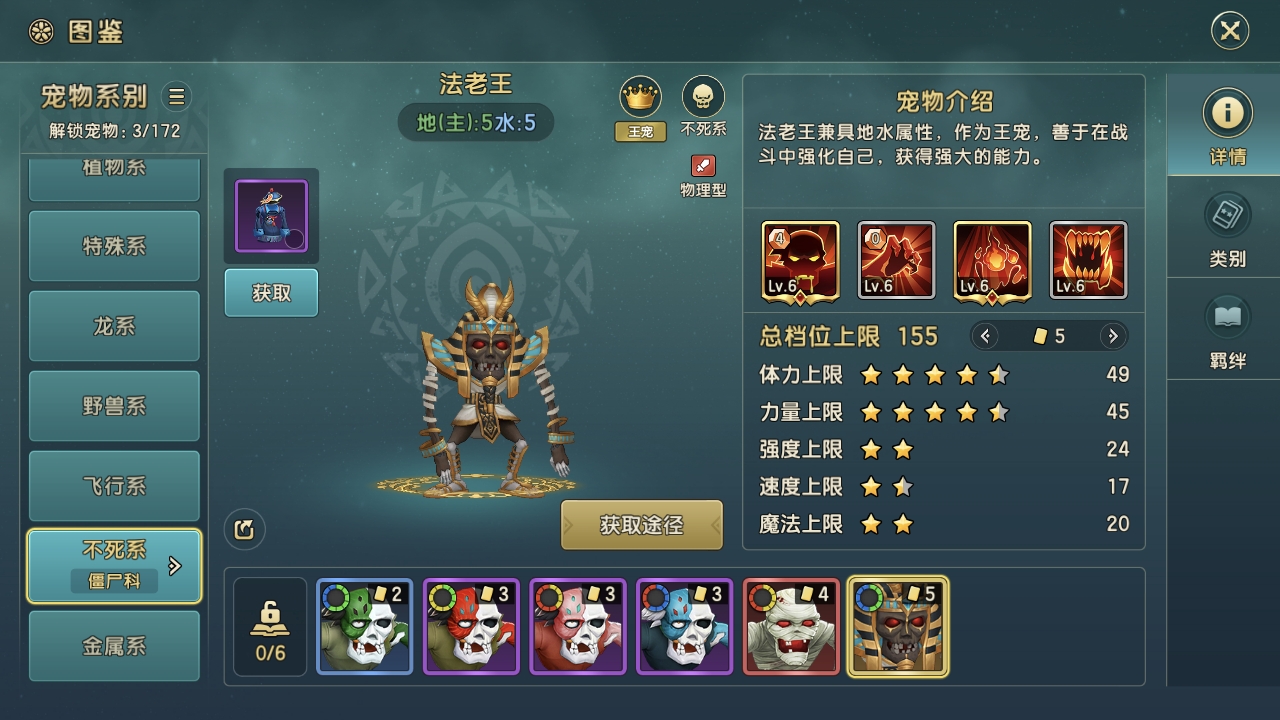Open the 详情 details tab
This screenshot has height=720, width=1280.
click(x=1227, y=125)
